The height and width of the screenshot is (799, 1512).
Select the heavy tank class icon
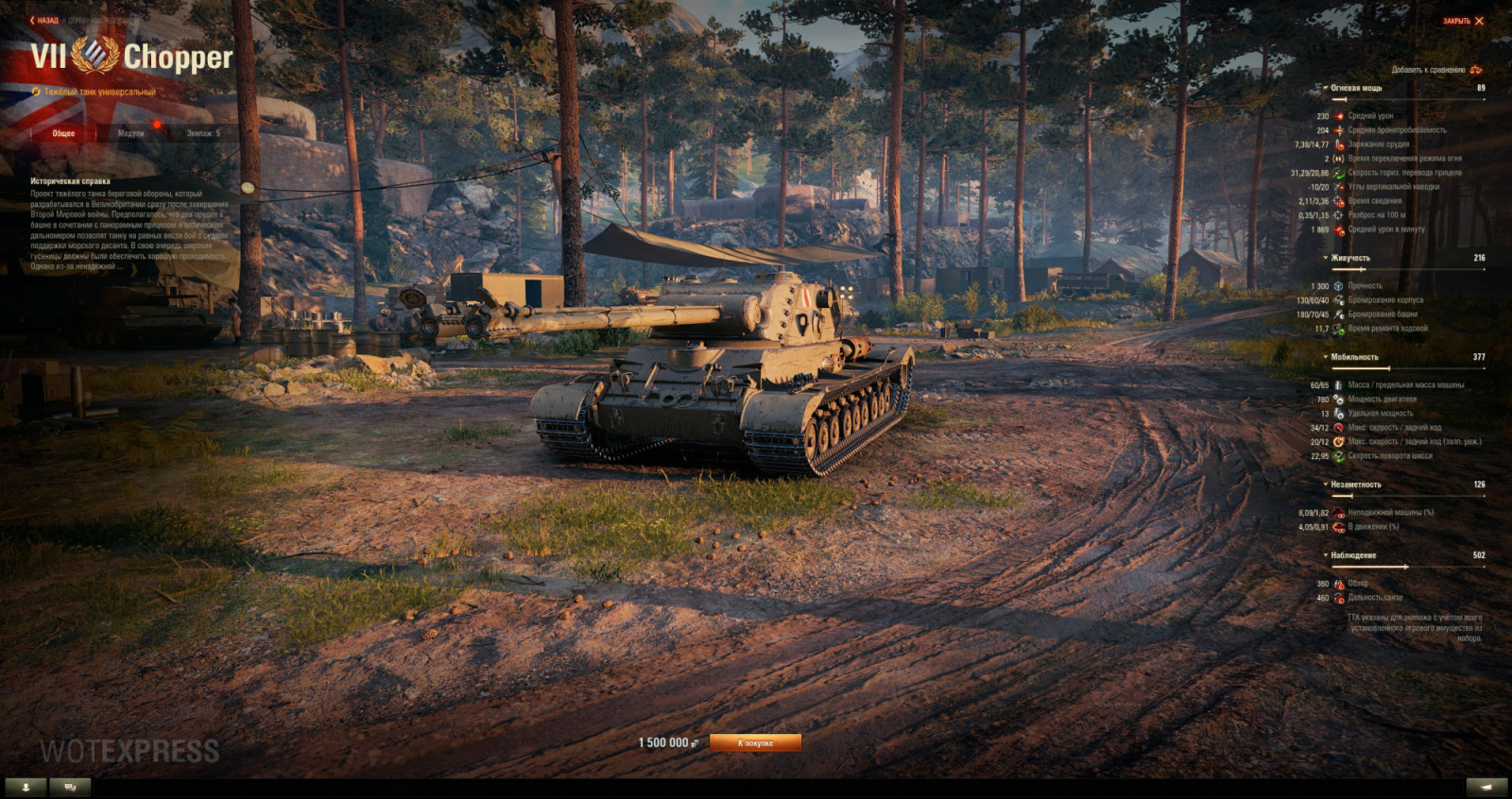point(36,92)
